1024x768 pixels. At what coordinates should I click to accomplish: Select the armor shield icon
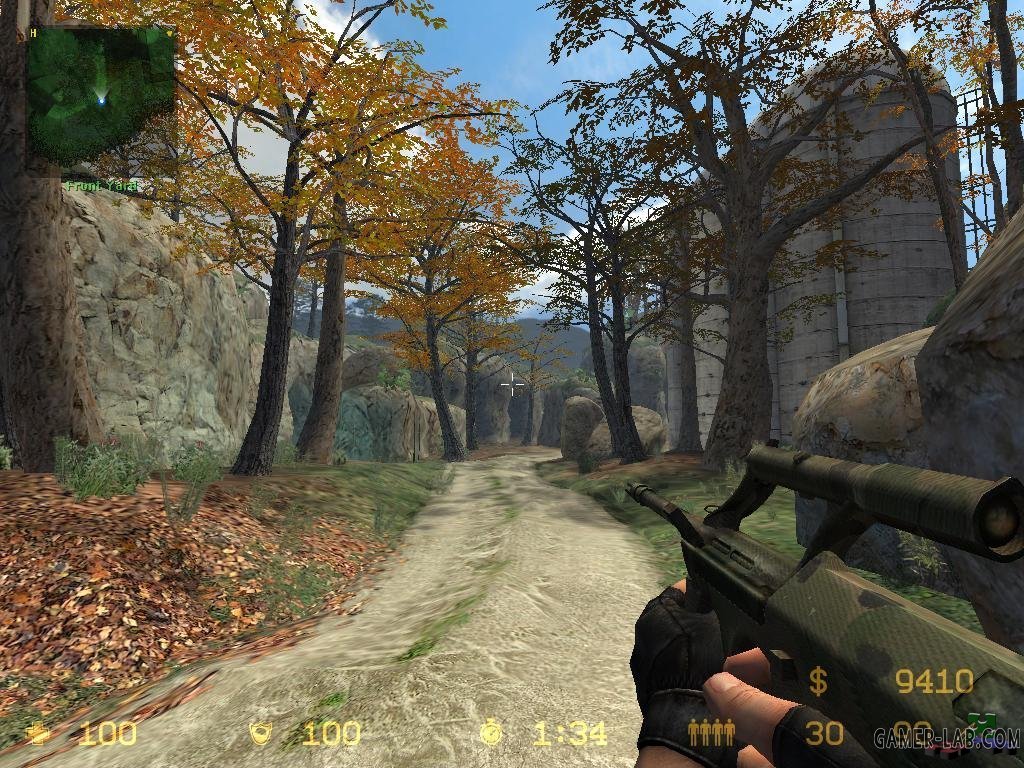(x=261, y=734)
